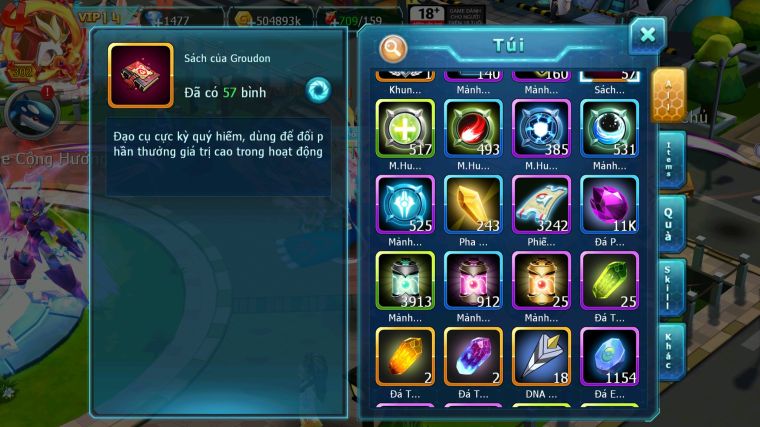
Task: Switch to the Quà tab
Action: pyautogui.click(x=671, y=222)
